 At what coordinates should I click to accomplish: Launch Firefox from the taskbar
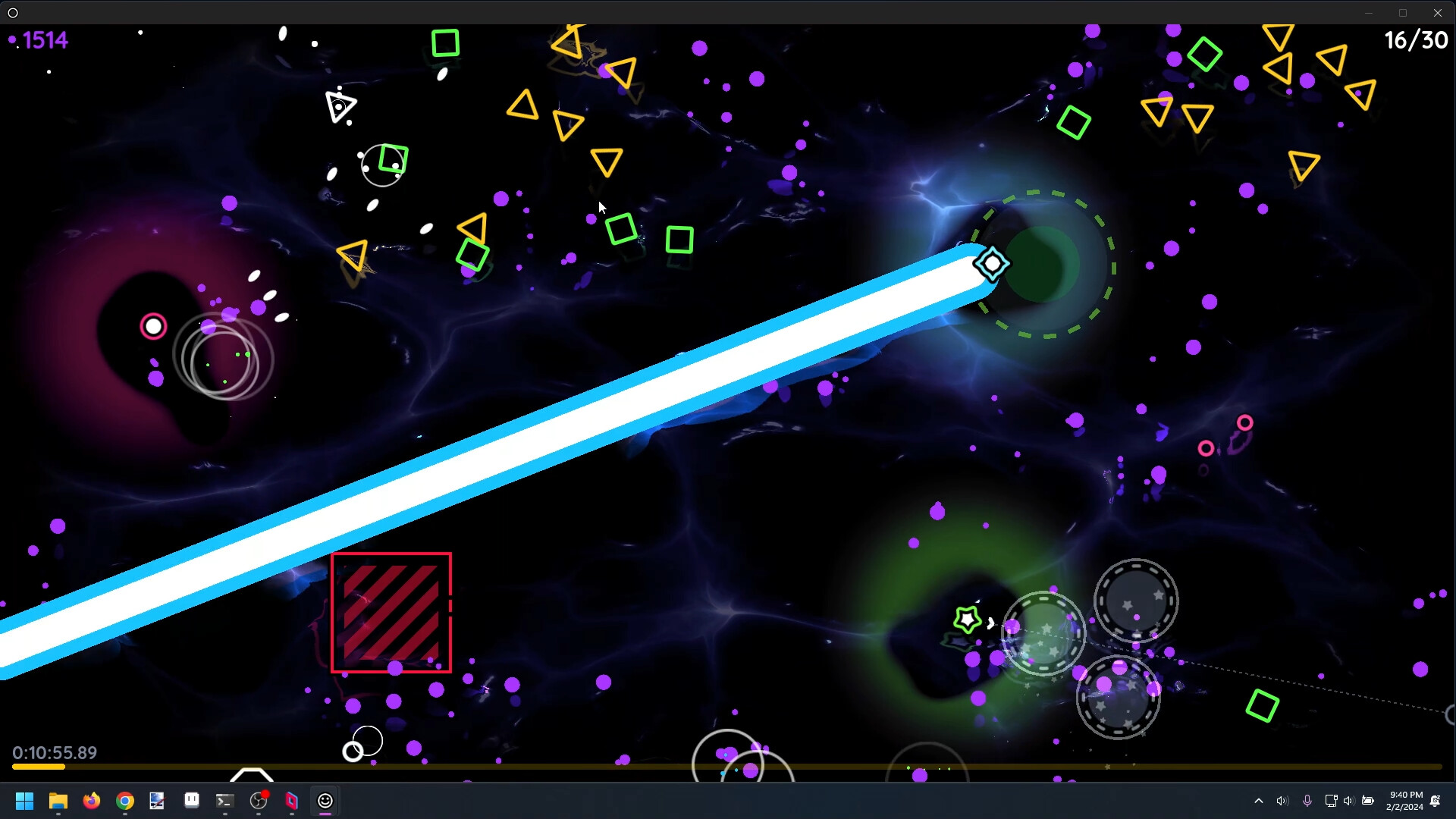91,801
